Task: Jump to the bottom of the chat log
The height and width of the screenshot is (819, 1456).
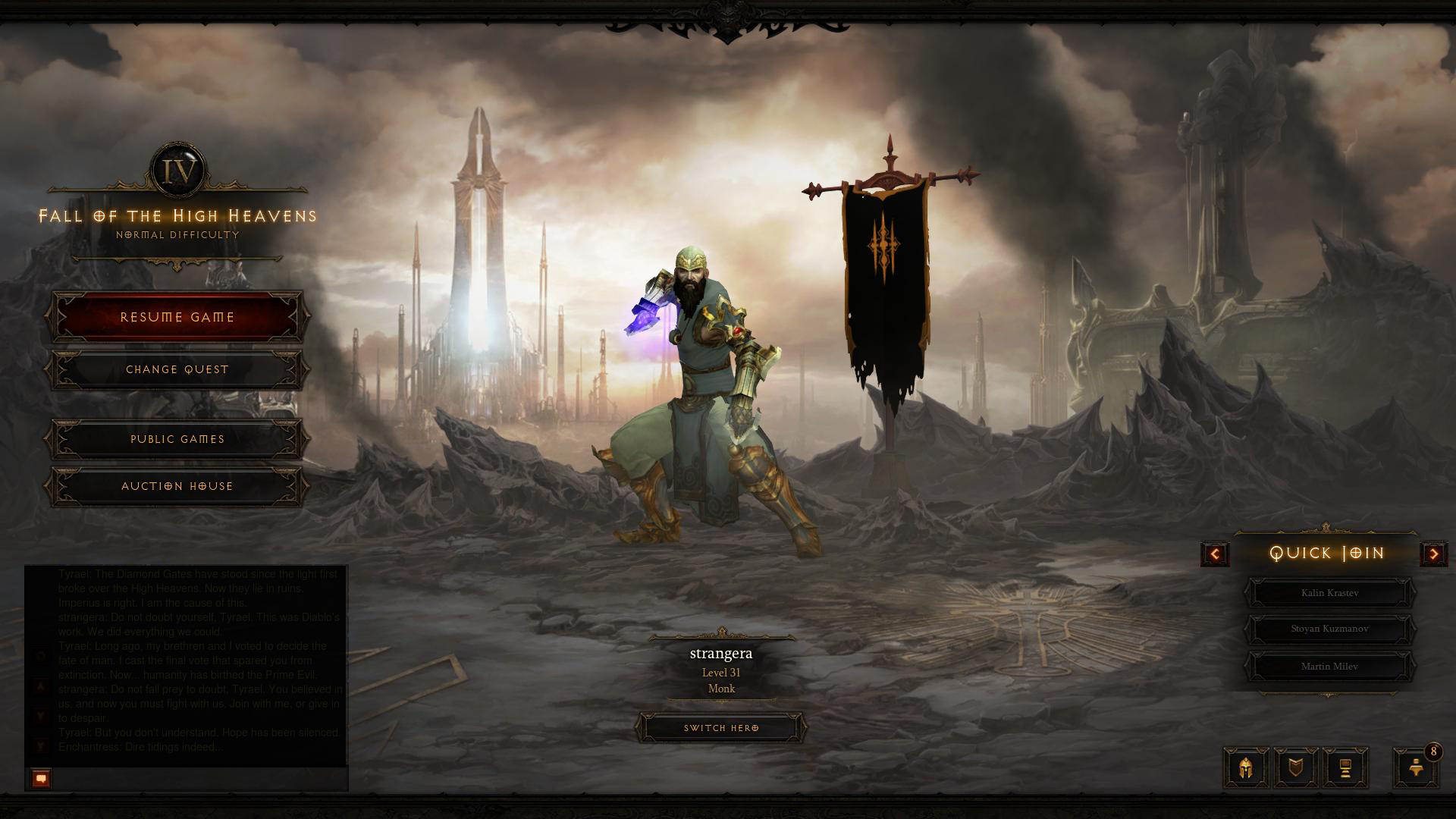Action: coord(41,747)
